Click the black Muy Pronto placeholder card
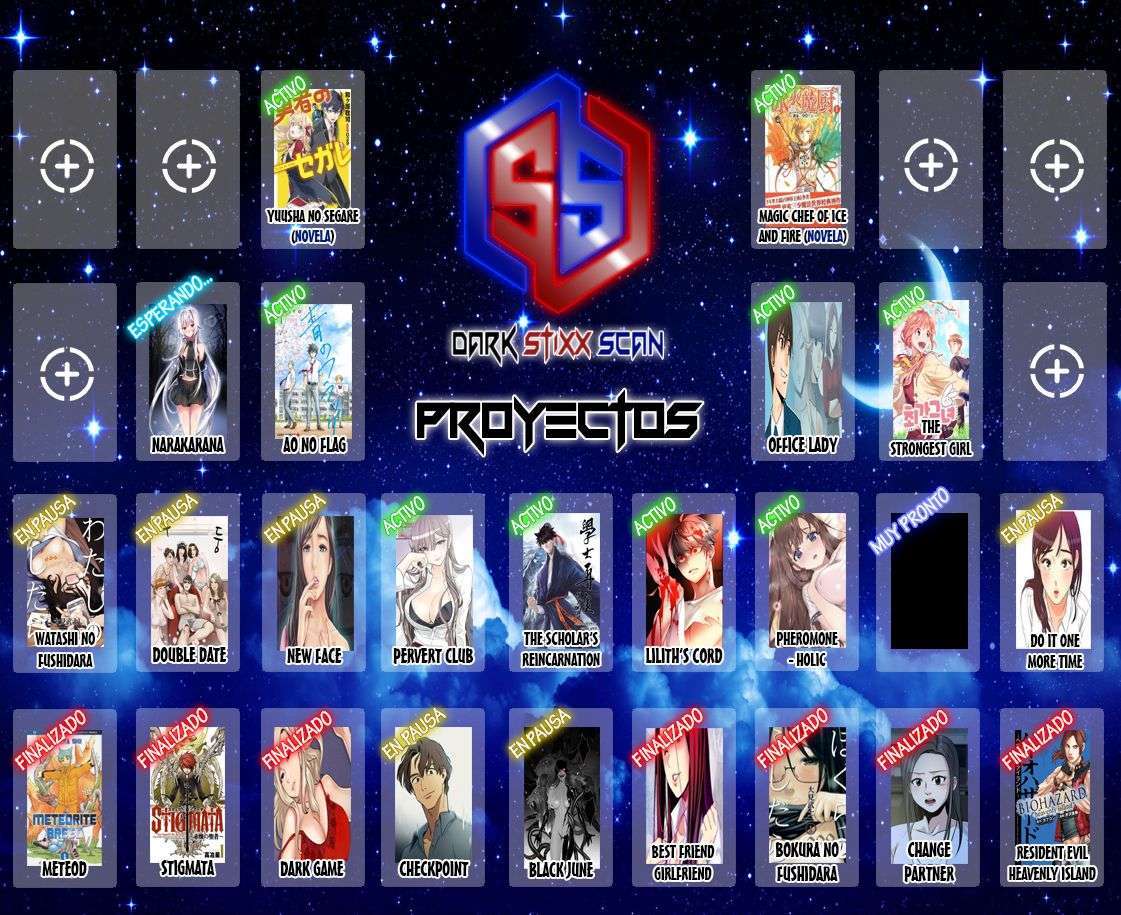 point(929,581)
